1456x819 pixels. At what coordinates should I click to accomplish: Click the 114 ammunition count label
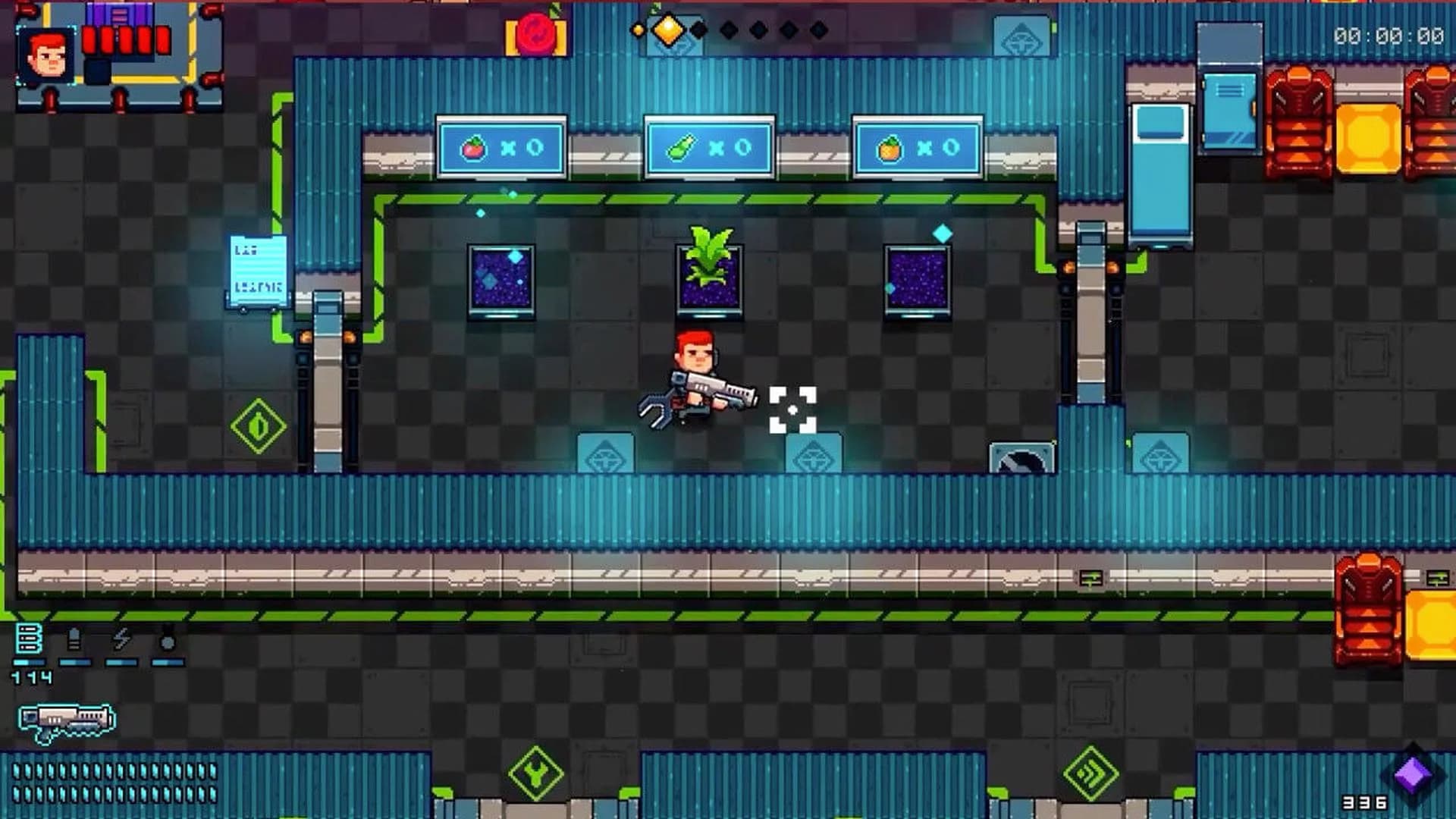(x=30, y=676)
